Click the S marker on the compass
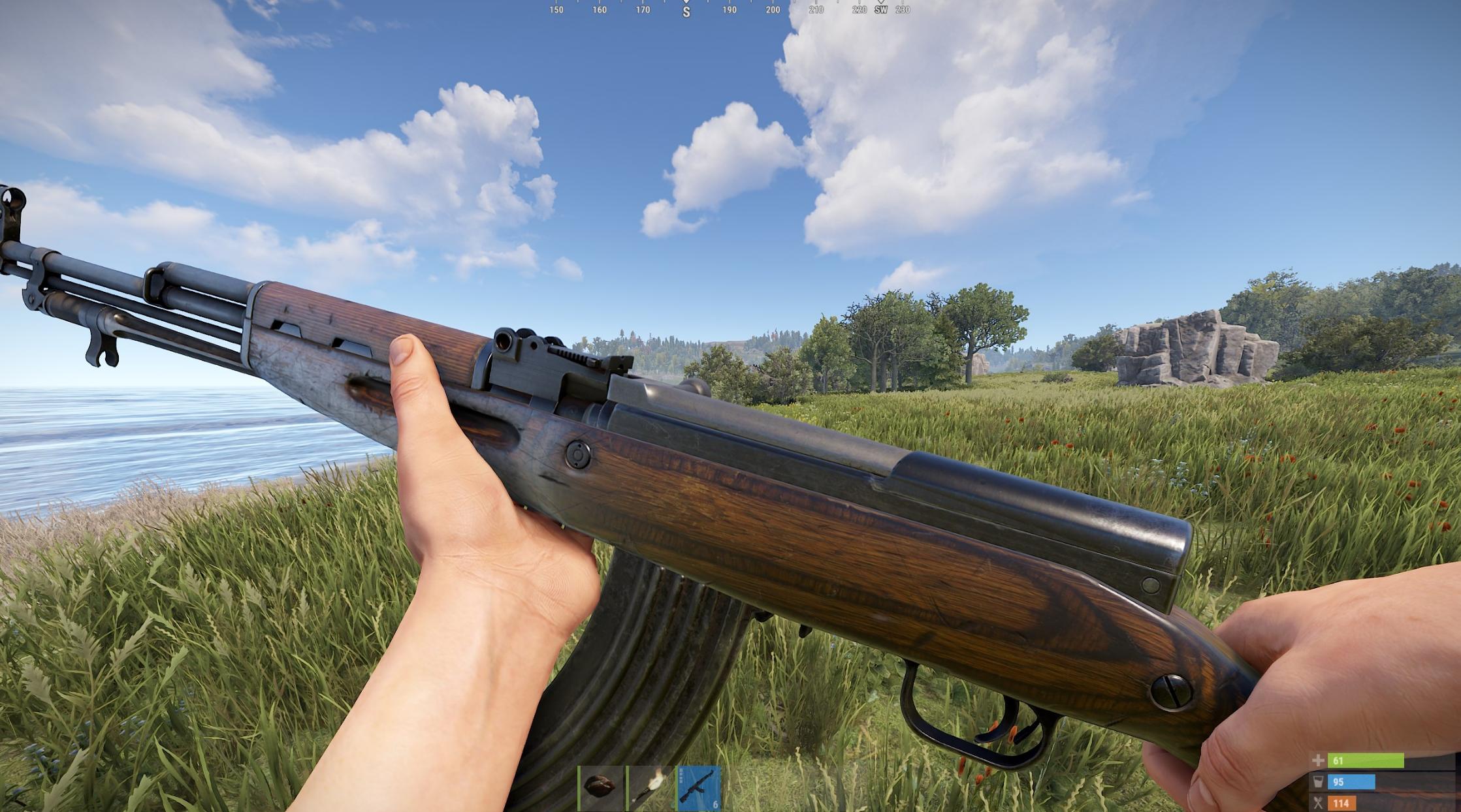 685,10
